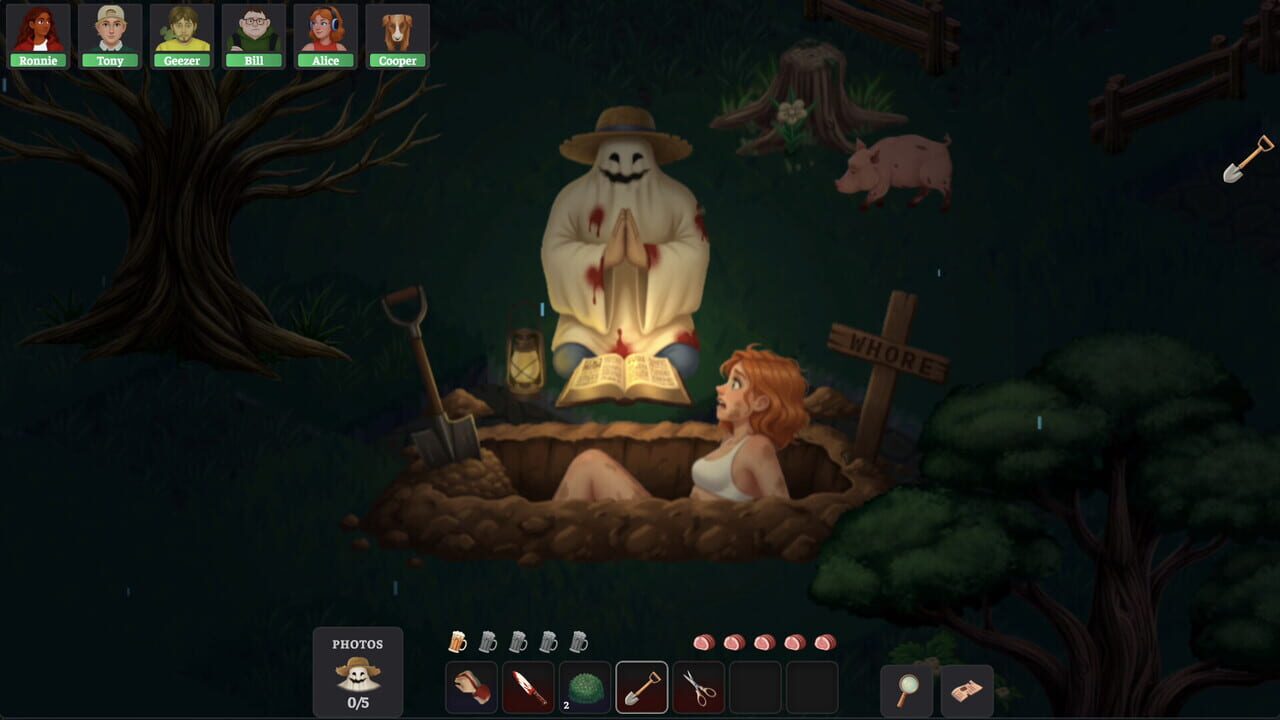Open the map note icon next to magnifier
The height and width of the screenshot is (720, 1280).
(x=966, y=689)
